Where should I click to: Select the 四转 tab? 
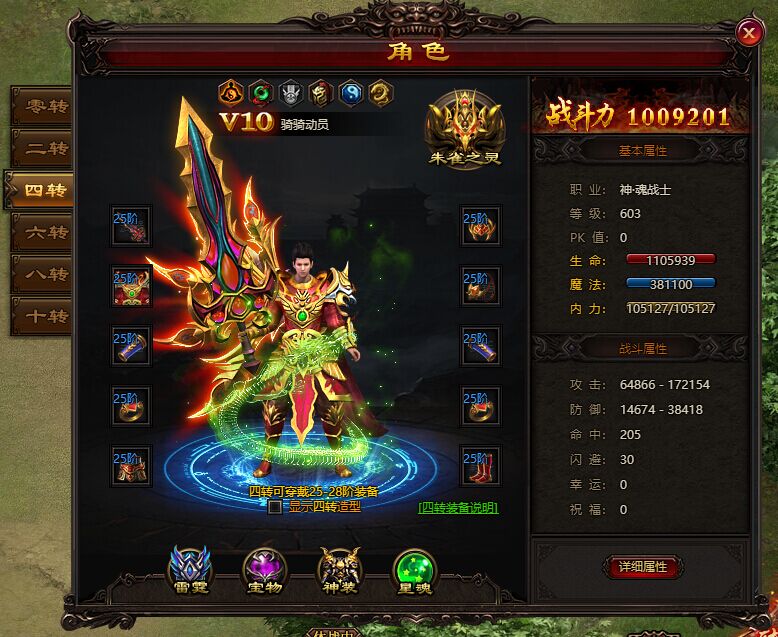coord(40,190)
